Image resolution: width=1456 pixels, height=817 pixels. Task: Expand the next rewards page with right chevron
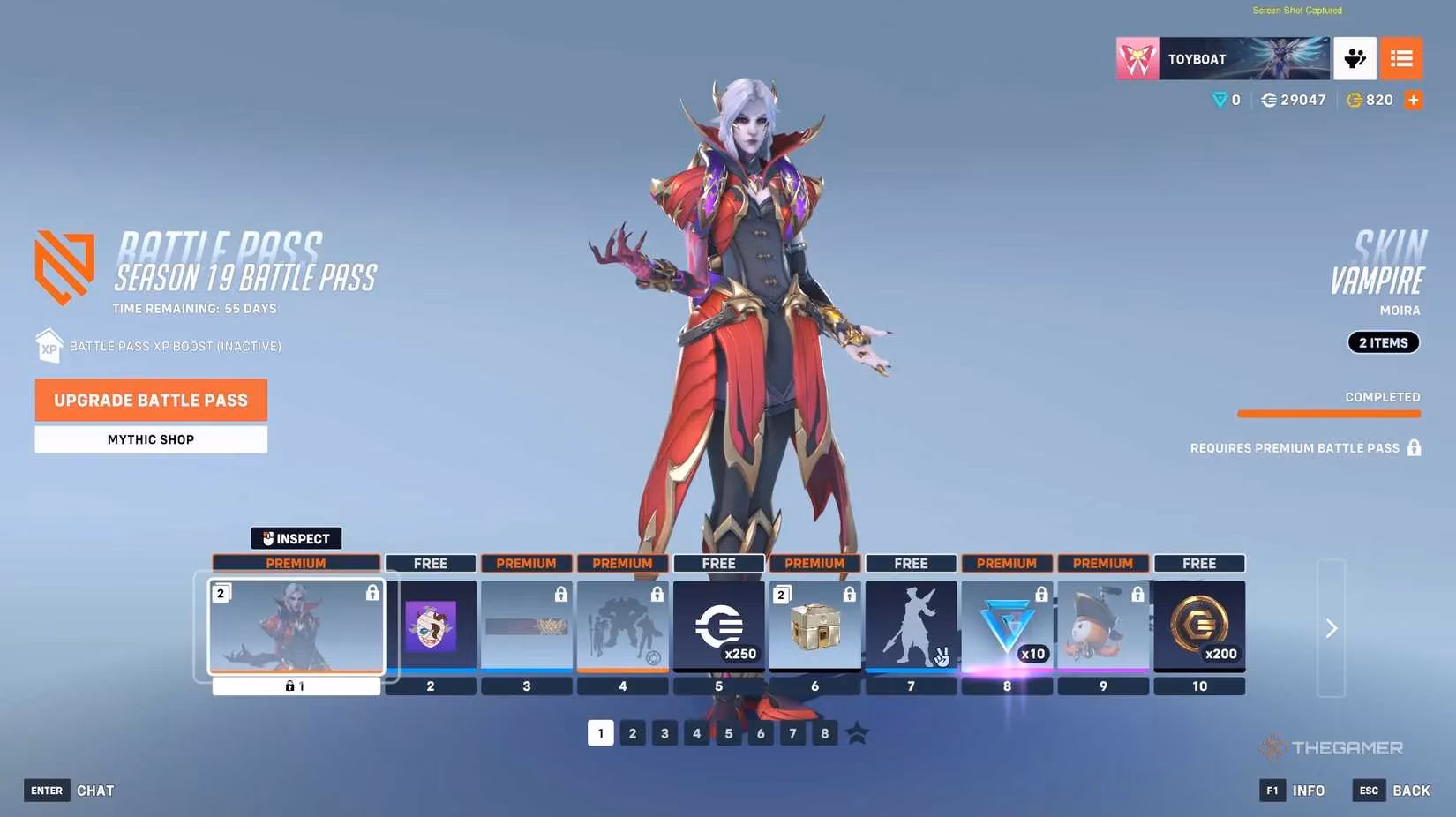pyautogui.click(x=1331, y=628)
